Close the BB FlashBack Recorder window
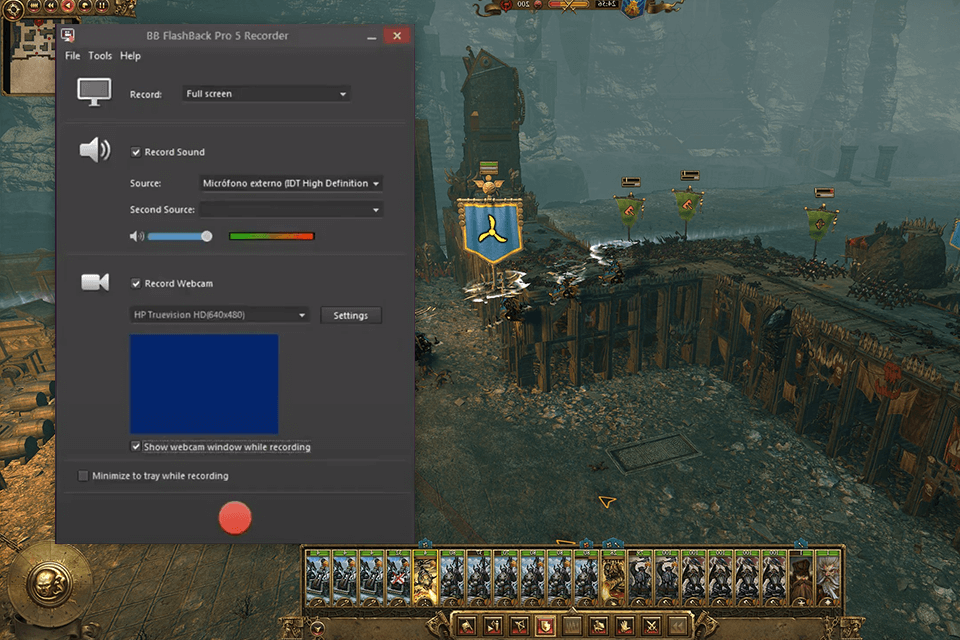The width and height of the screenshot is (960, 640). pos(396,36)
